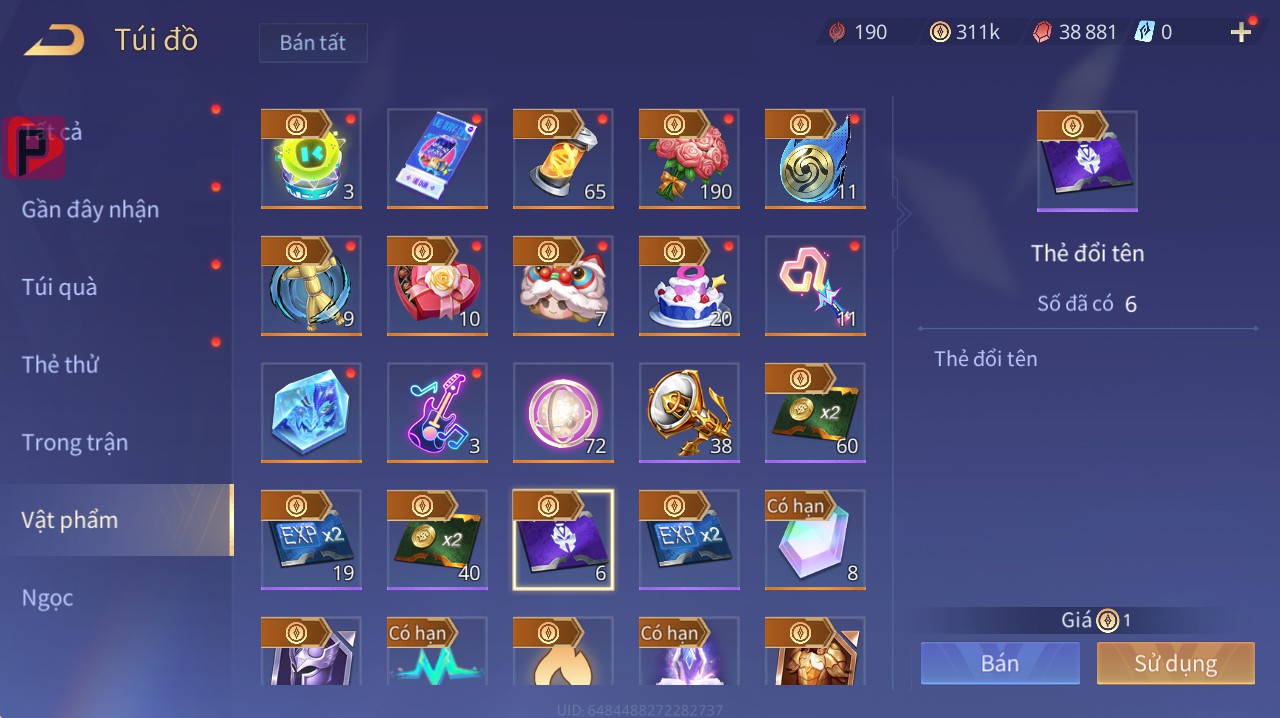The width and height of the screenshot is (1280, 718).
Task: Pick the heart-shaped chocolate box
Action: 437,285
